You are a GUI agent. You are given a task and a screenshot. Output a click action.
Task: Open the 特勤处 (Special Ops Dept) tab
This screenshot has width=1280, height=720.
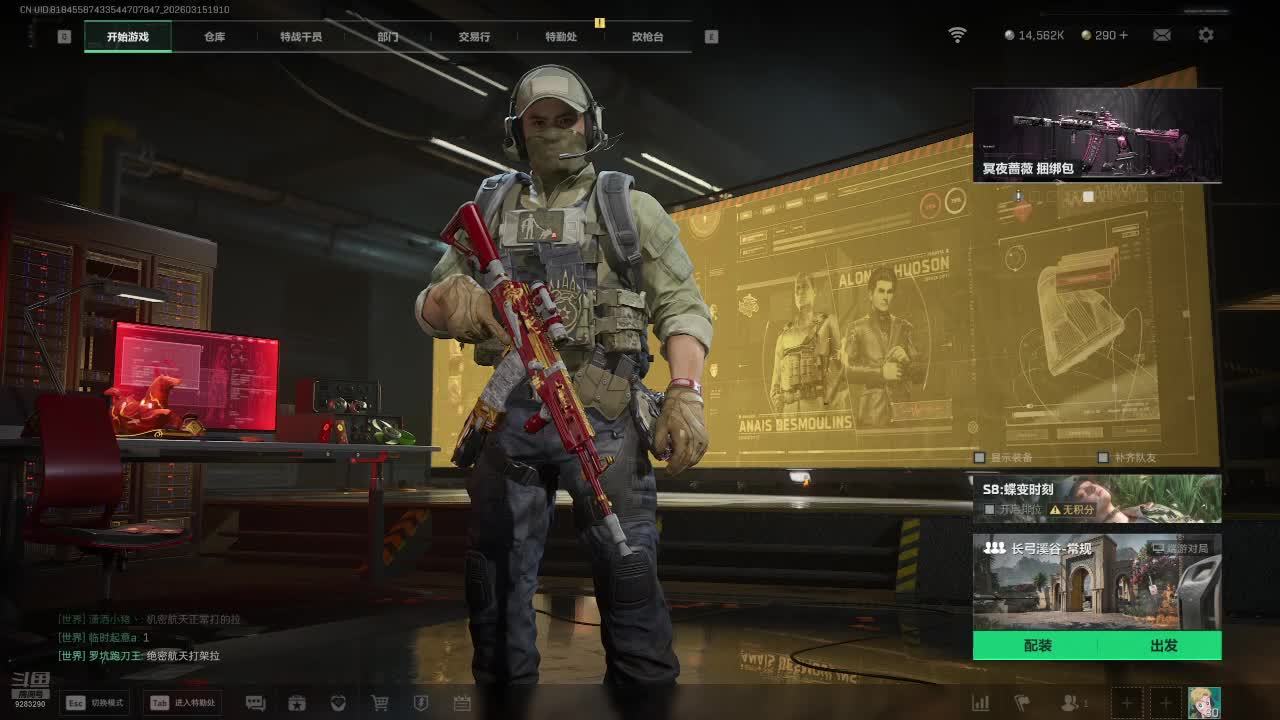tap(561, 37)
